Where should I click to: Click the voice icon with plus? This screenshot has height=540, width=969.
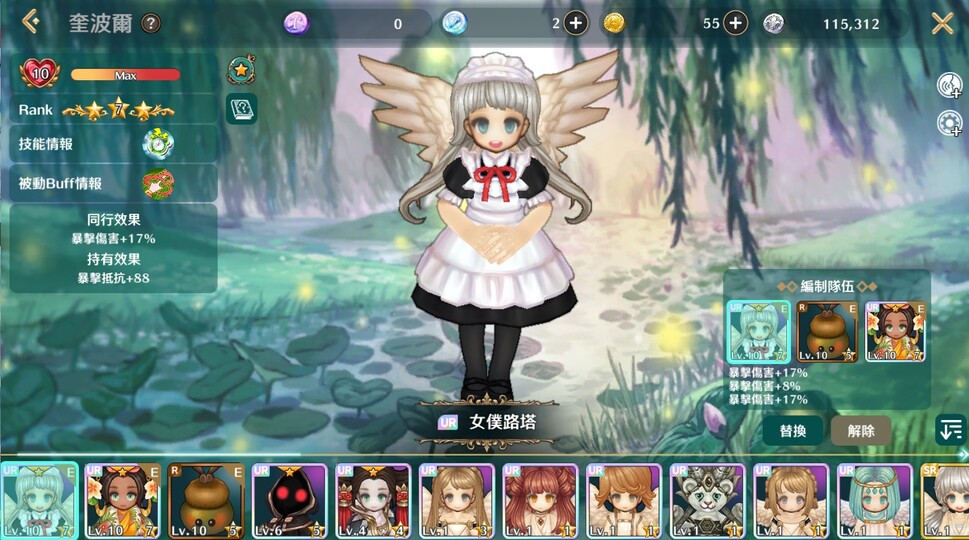coord(949,86)
